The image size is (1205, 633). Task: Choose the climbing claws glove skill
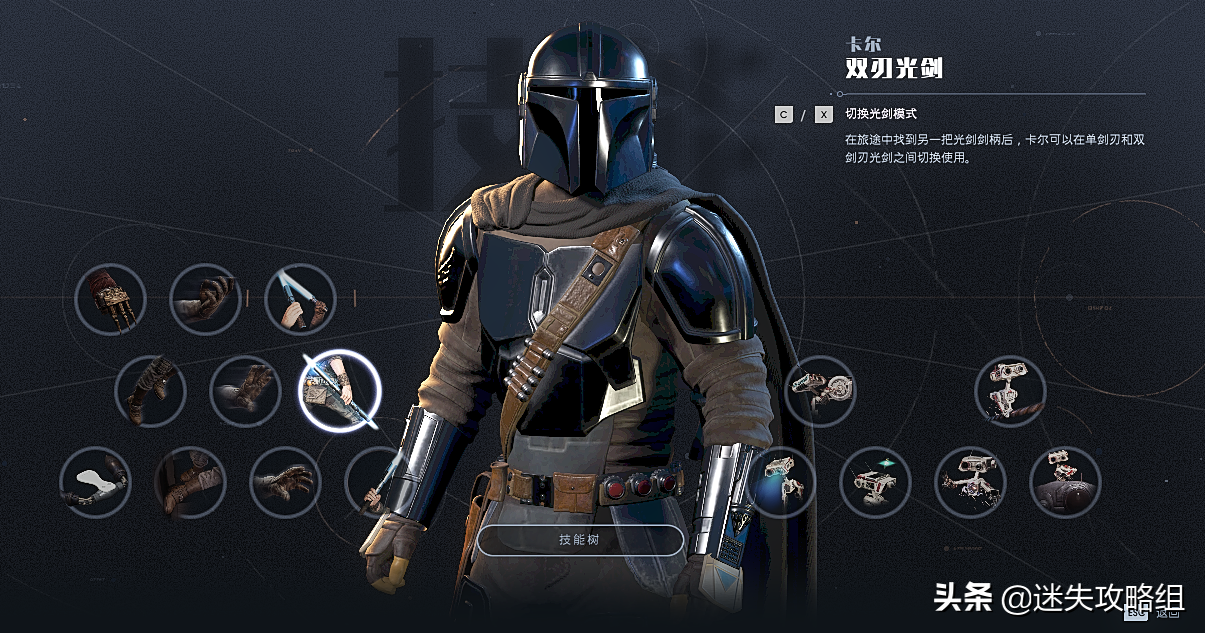click(111, 298)
